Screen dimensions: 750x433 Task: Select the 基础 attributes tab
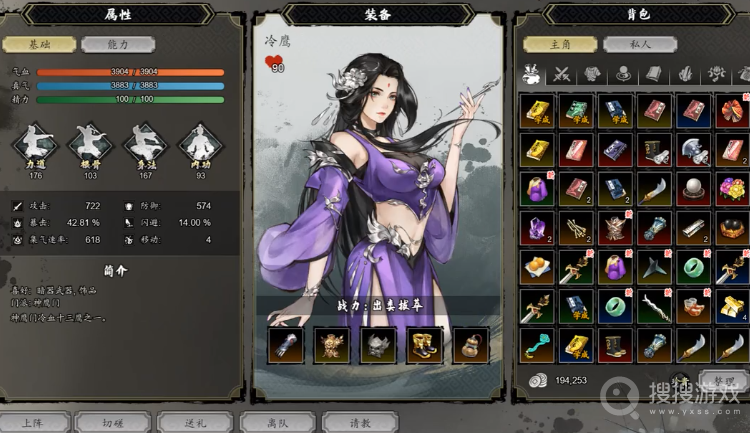39,45
